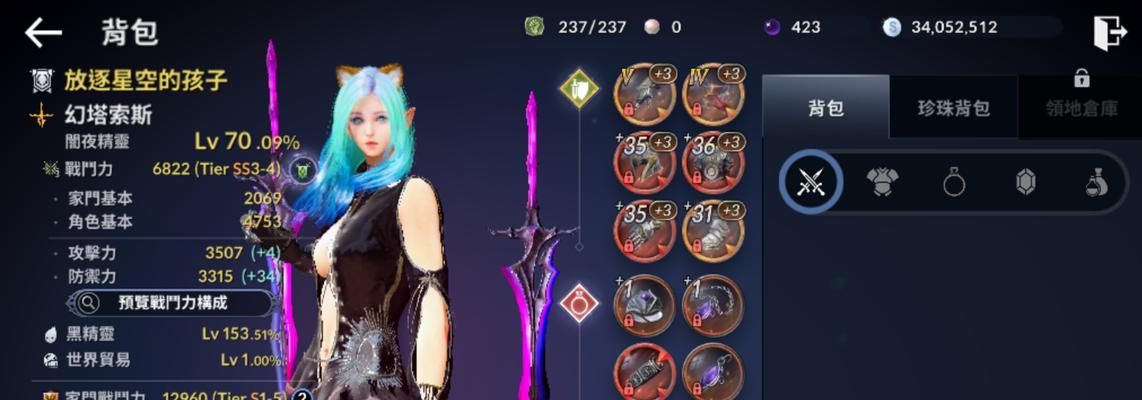Select the +36 chest armor slot
The height and width of the screenshot is (400, 1142).
711,162
